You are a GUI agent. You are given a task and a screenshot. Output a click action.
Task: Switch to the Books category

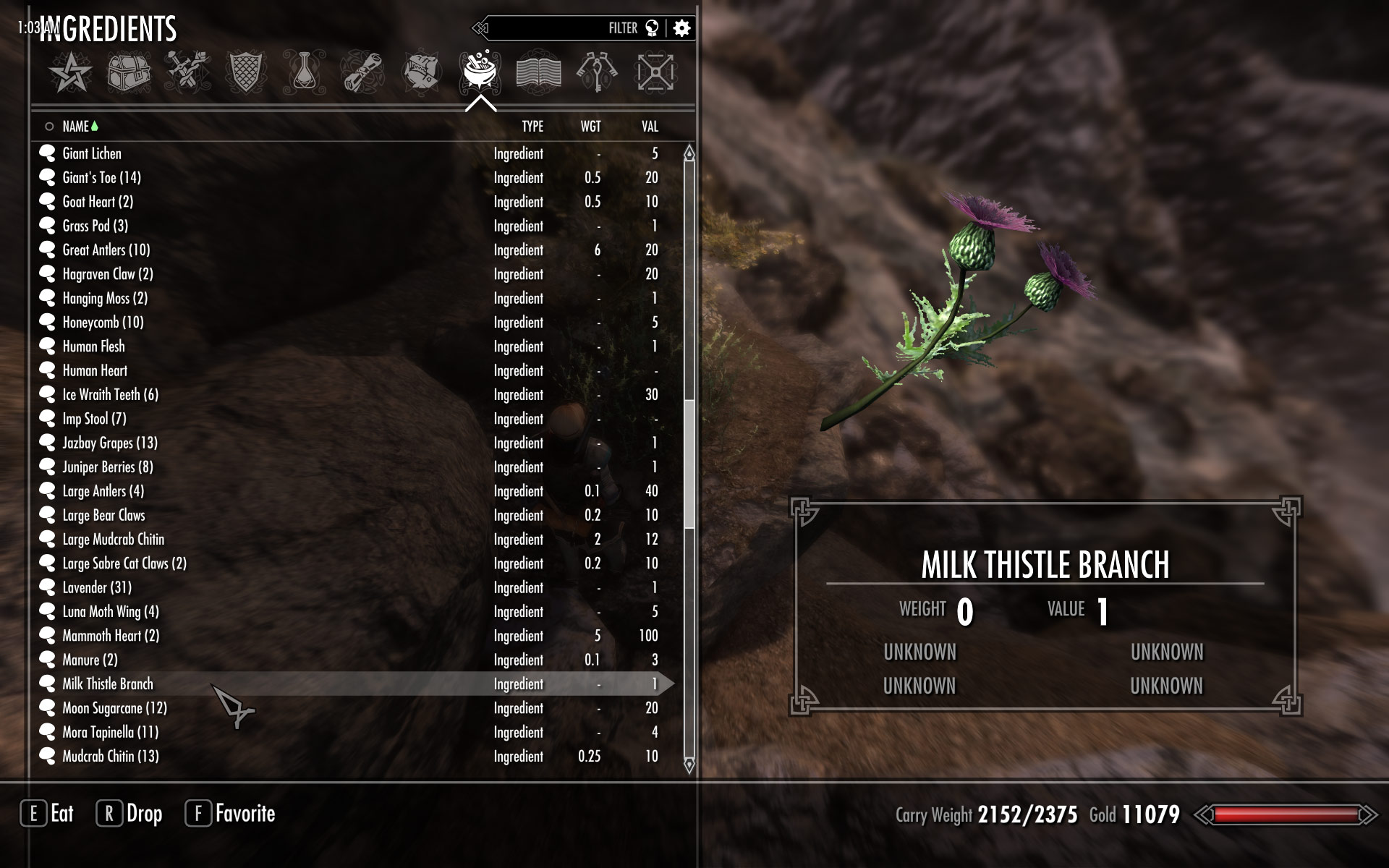[538, 73]
